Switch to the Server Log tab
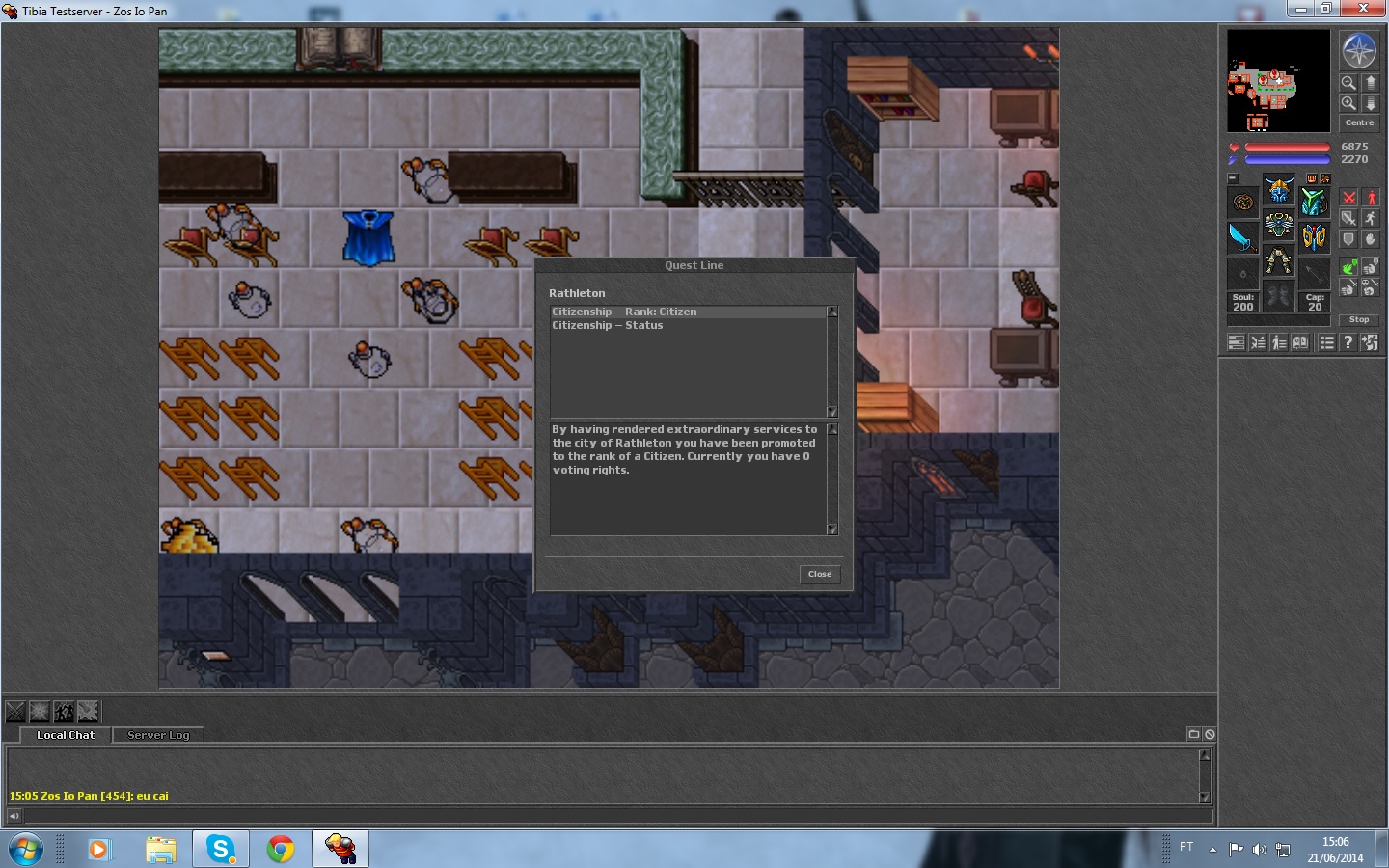The image size is (1389, 868). coord(158,735)
